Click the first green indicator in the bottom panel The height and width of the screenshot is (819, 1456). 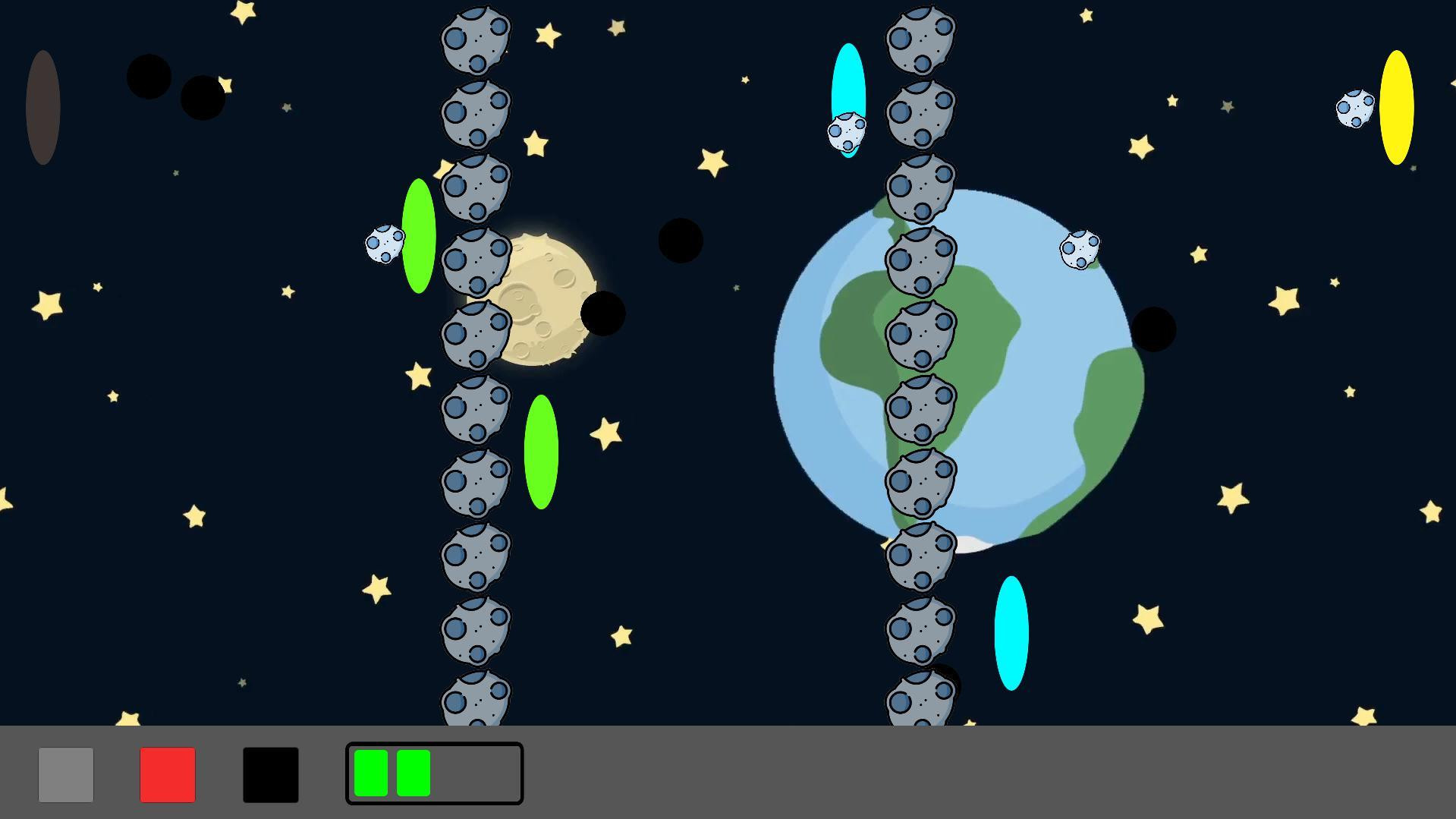373,773
